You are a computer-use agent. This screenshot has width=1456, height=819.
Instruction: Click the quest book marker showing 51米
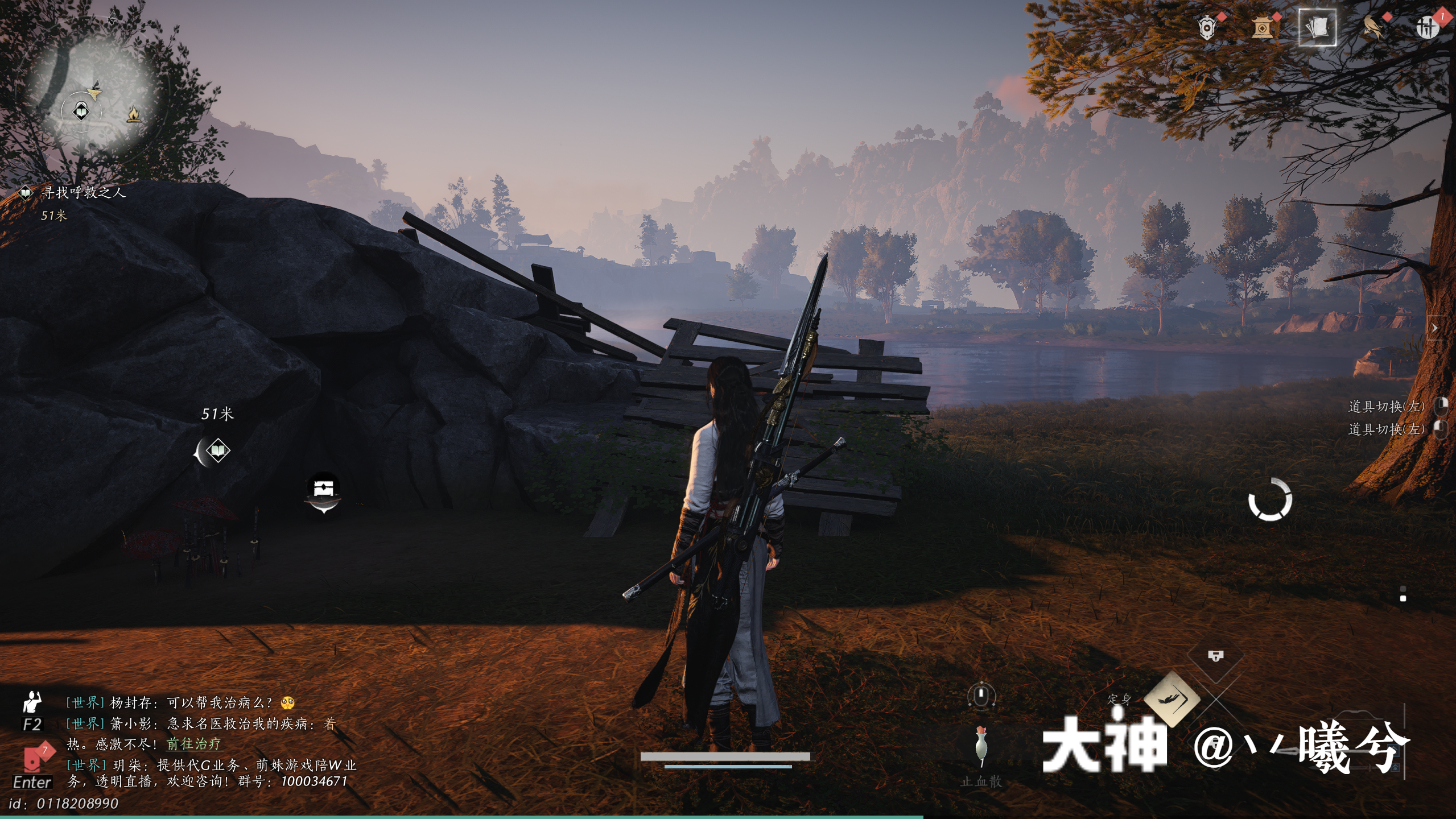(217, 452)
